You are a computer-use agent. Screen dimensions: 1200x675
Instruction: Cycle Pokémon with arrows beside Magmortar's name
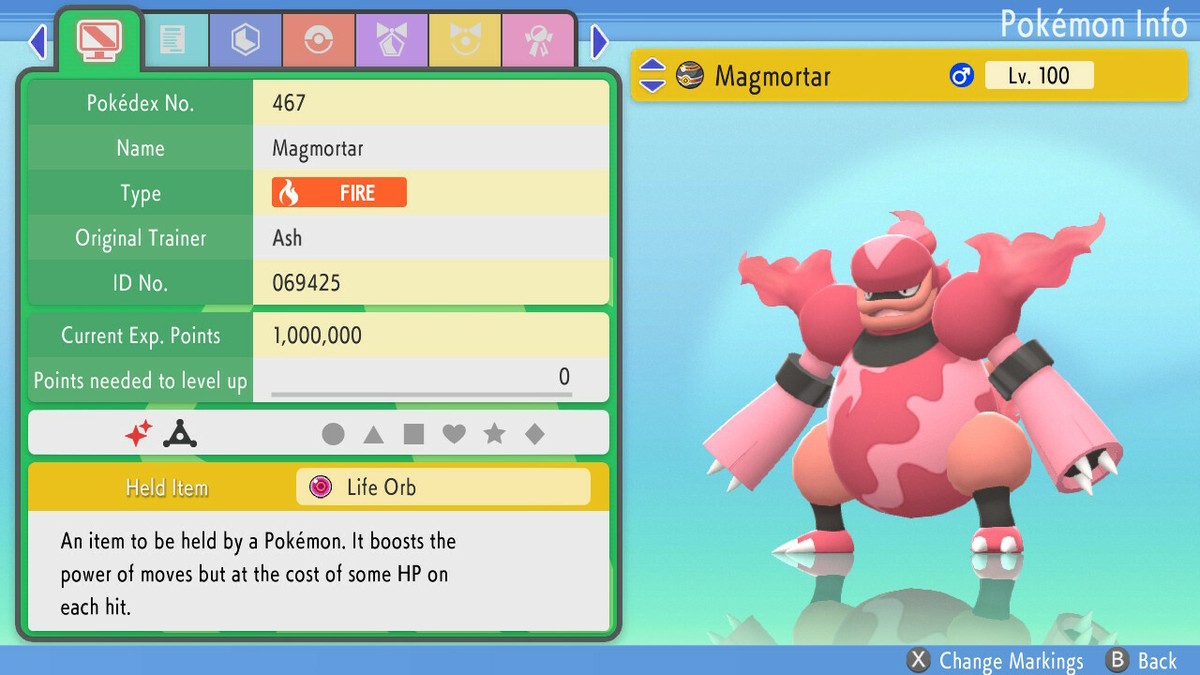click(x=652, y=75)
